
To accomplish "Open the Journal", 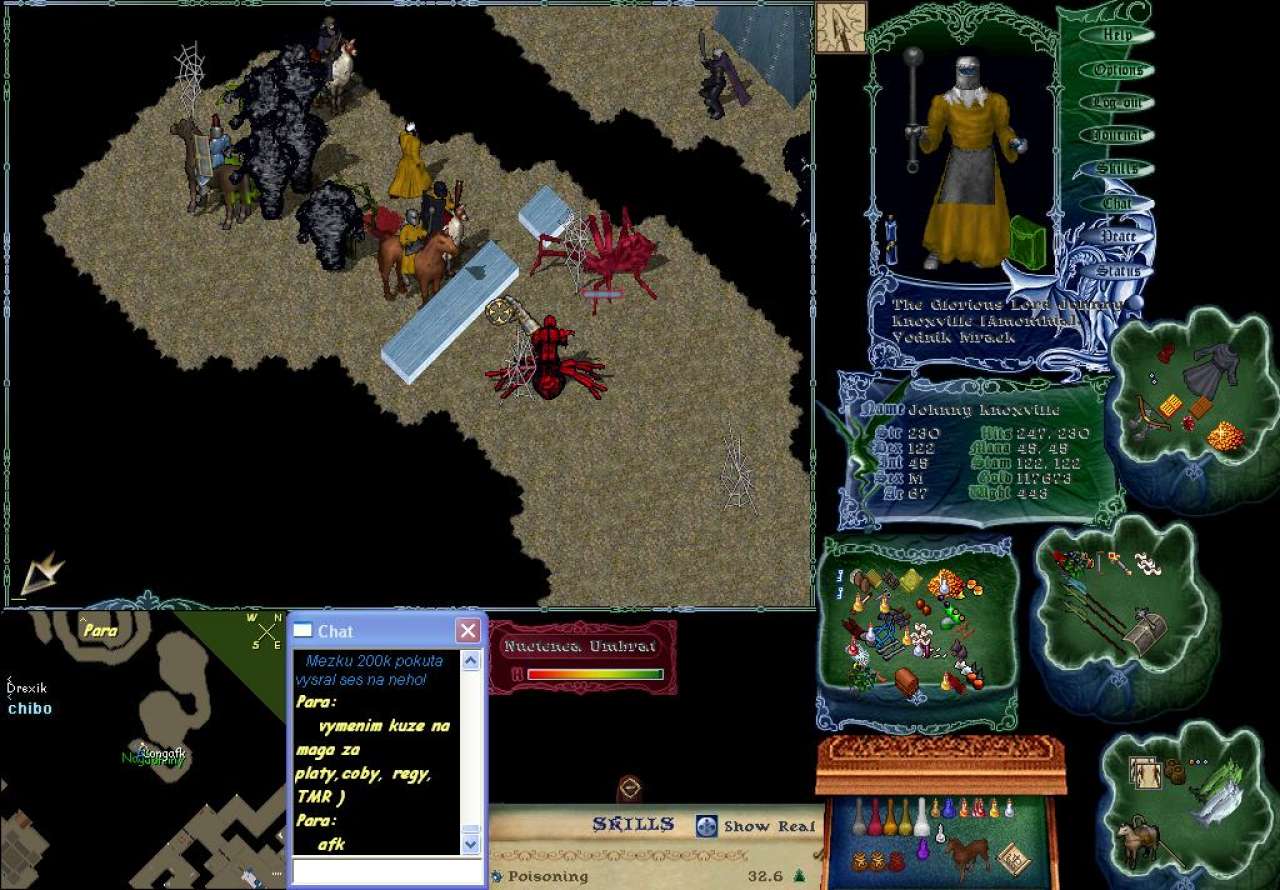I will coord(1117,136).
